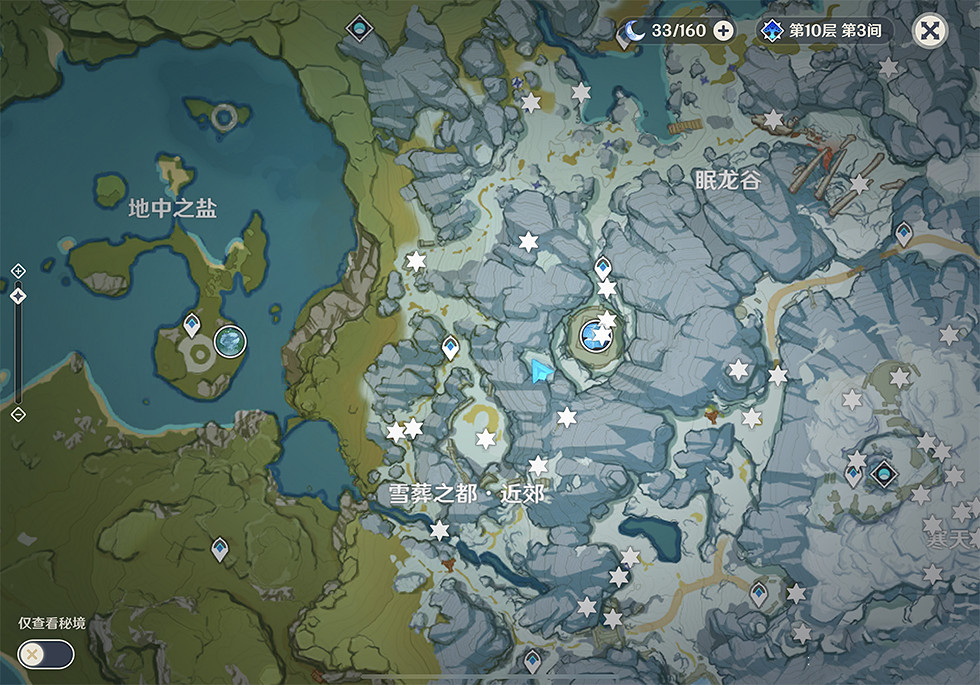Close the map with the X button
The height and width of the screenshot is (685, 980).
point(930,31)
